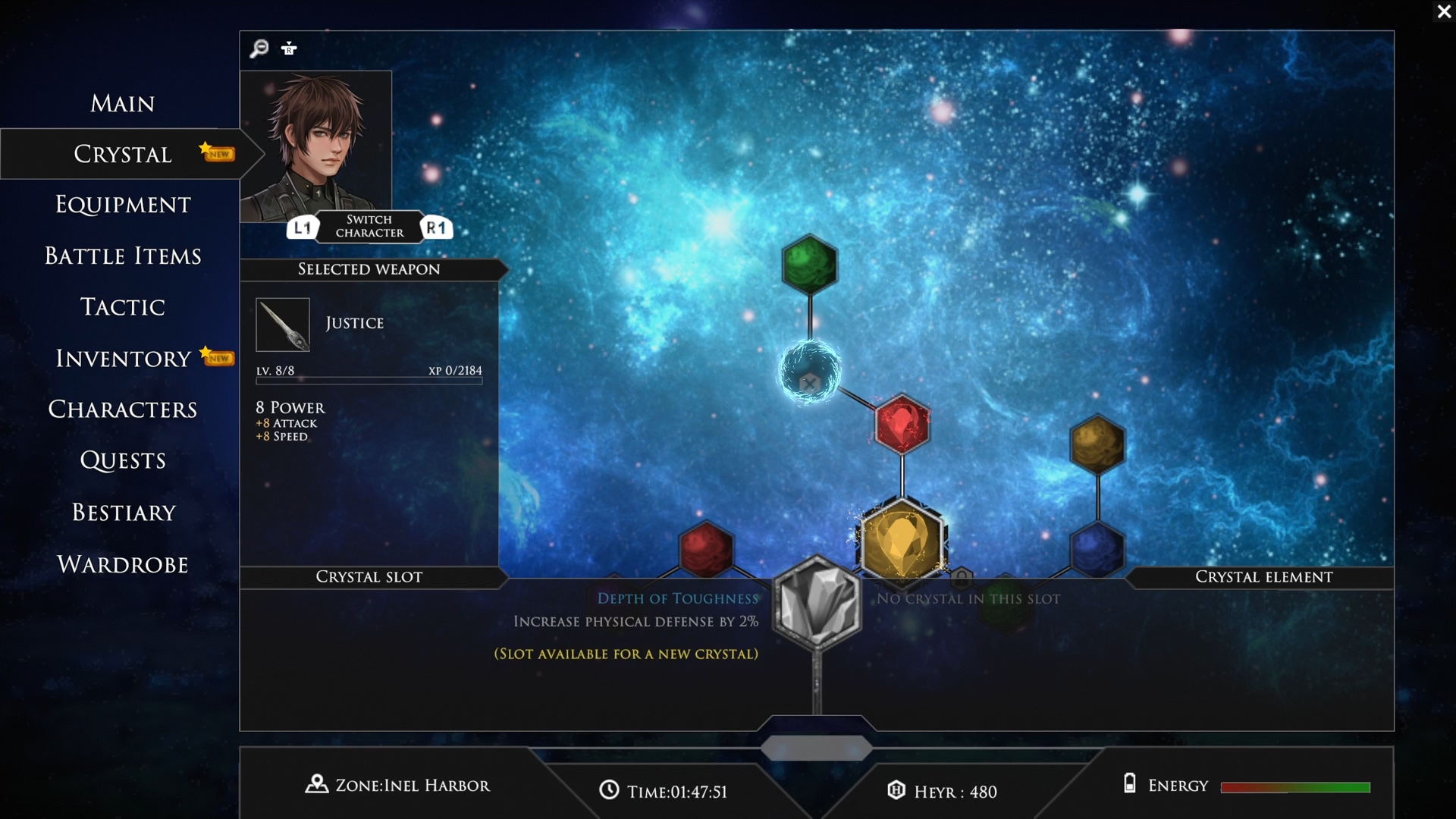Select the red crystal above the golden slot
This screenshot has height=819, width=1456.
(902, 425)
